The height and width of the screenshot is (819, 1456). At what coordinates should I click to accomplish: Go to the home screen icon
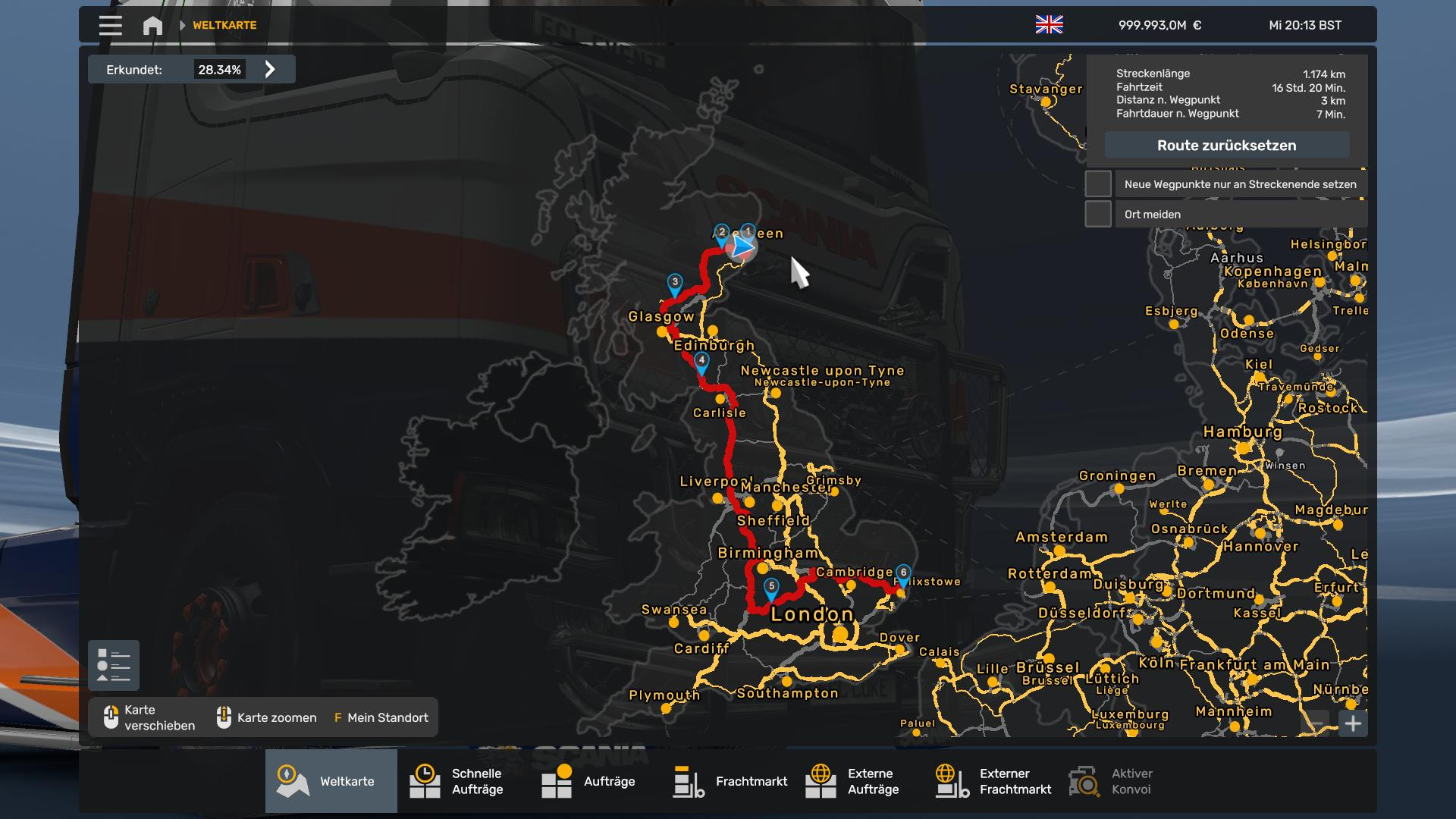point(152,26)
